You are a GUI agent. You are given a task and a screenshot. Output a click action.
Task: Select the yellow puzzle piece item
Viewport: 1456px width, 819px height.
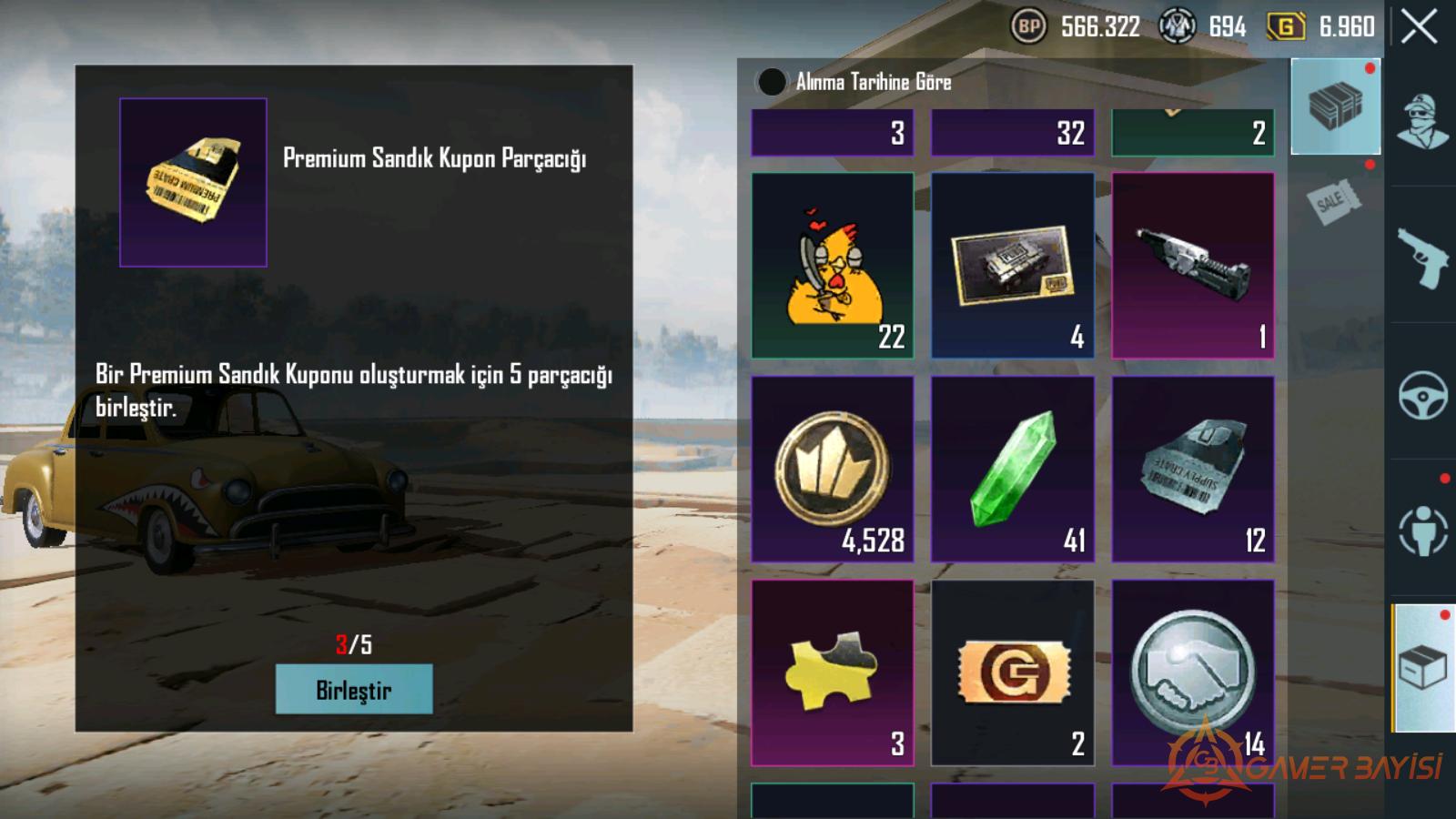coord(833,672)
